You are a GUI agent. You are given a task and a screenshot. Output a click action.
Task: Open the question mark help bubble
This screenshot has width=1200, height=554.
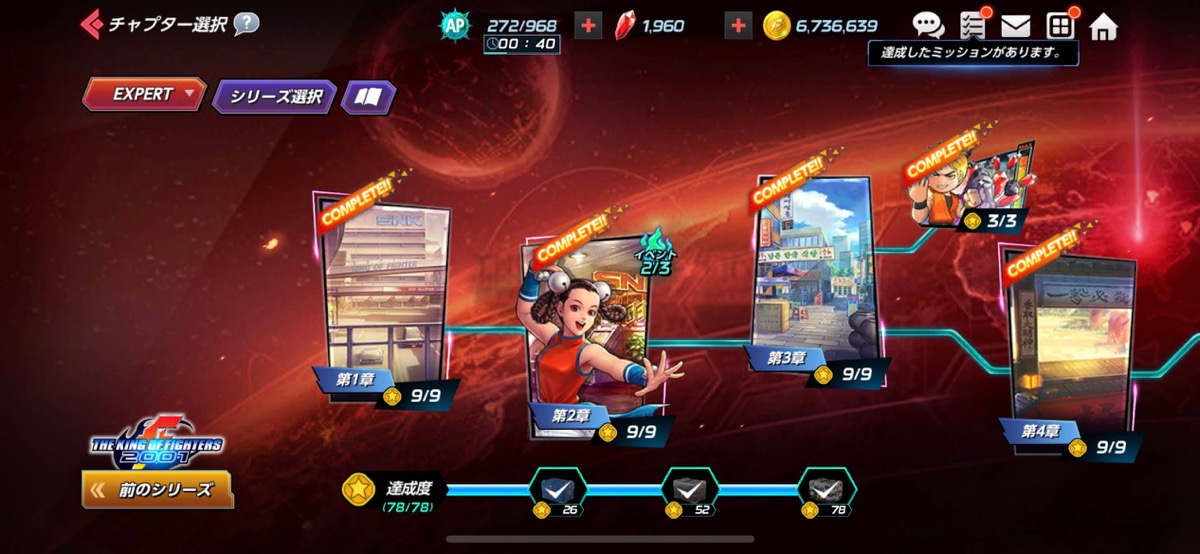(x=246, y=23)
